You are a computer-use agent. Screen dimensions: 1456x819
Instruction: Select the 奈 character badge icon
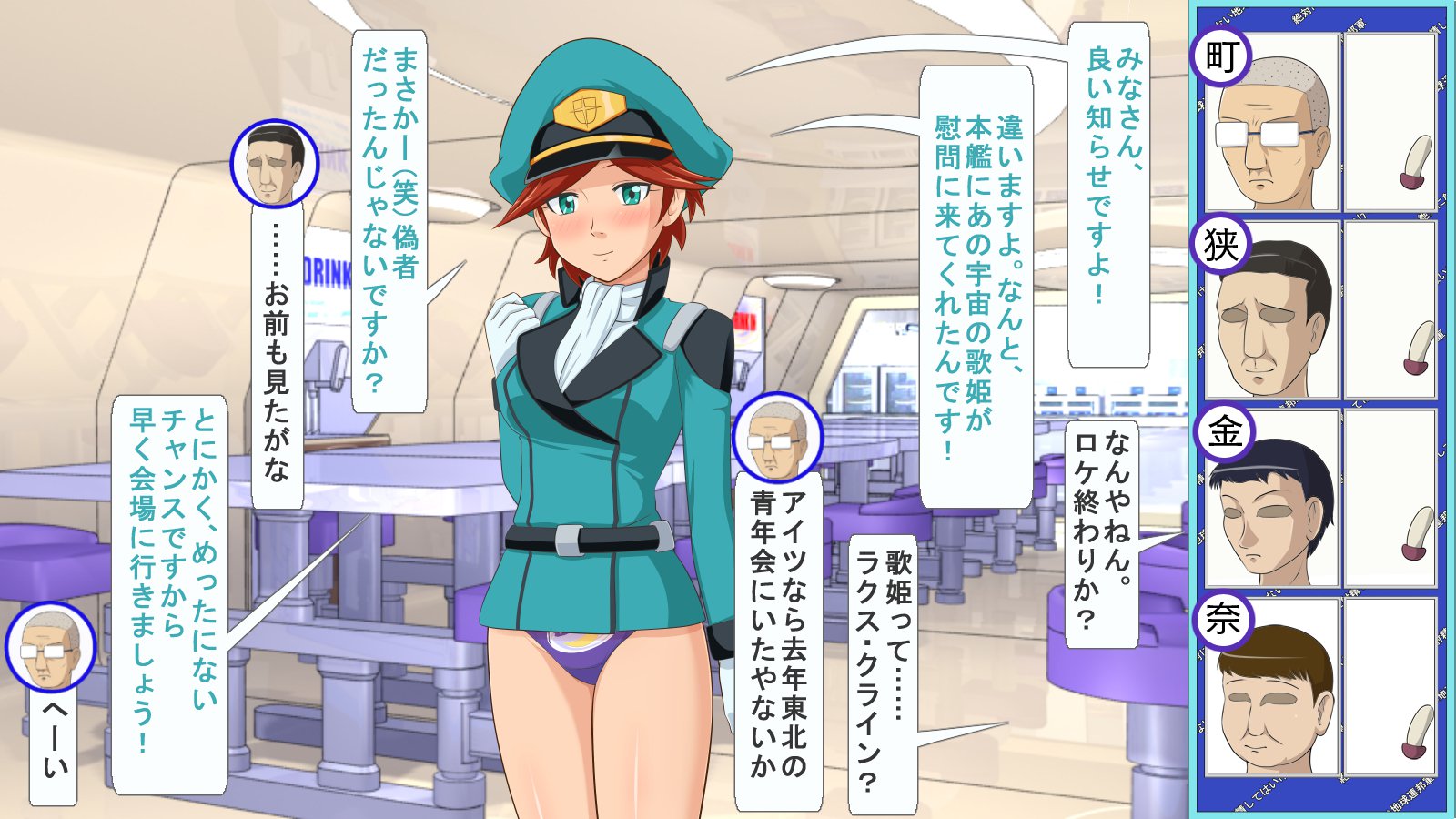point(1223,622)
